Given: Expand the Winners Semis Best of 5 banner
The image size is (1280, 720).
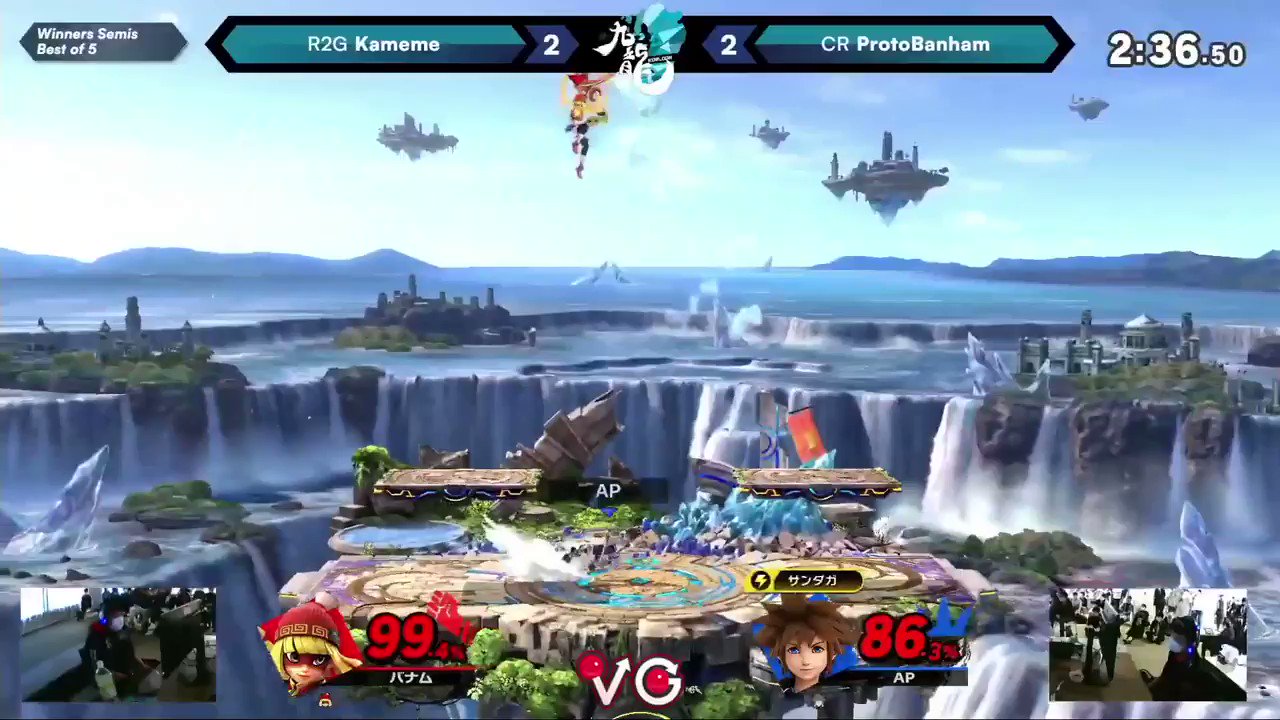Looking at the screenshot, I should [100, 41].
